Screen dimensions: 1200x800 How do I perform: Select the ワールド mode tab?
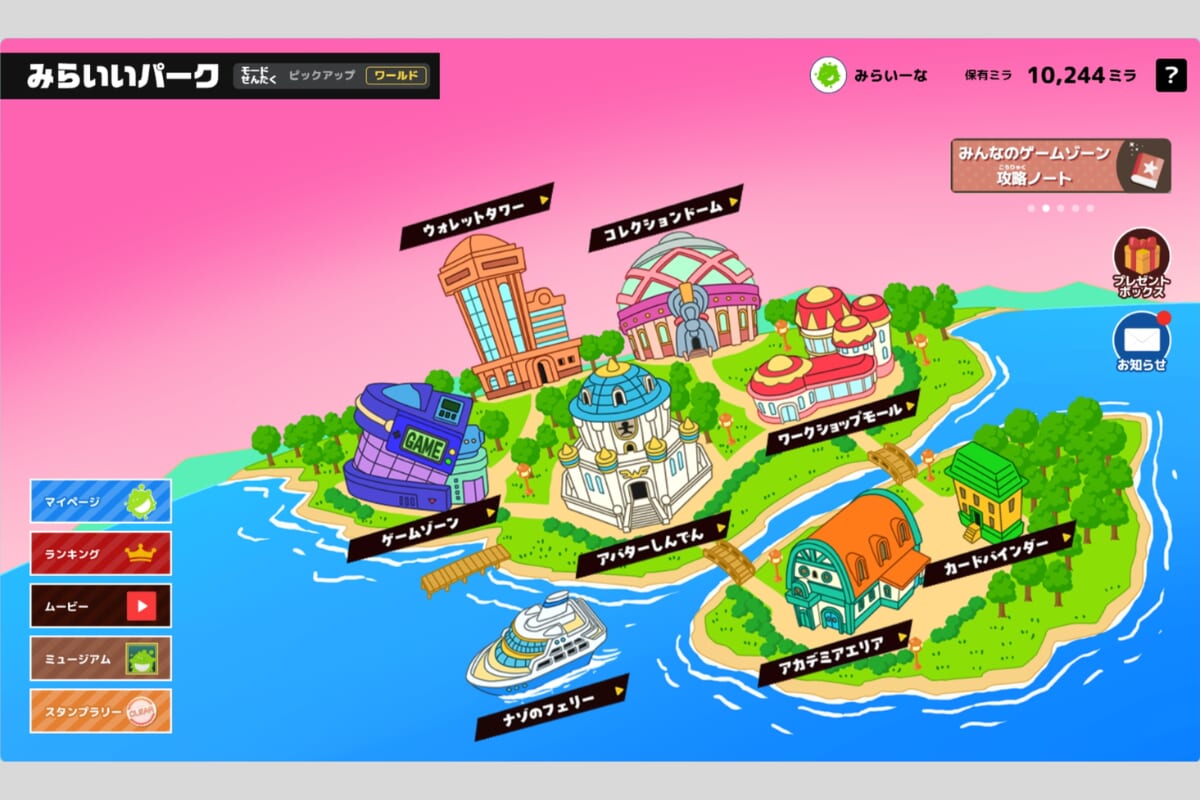396,76
